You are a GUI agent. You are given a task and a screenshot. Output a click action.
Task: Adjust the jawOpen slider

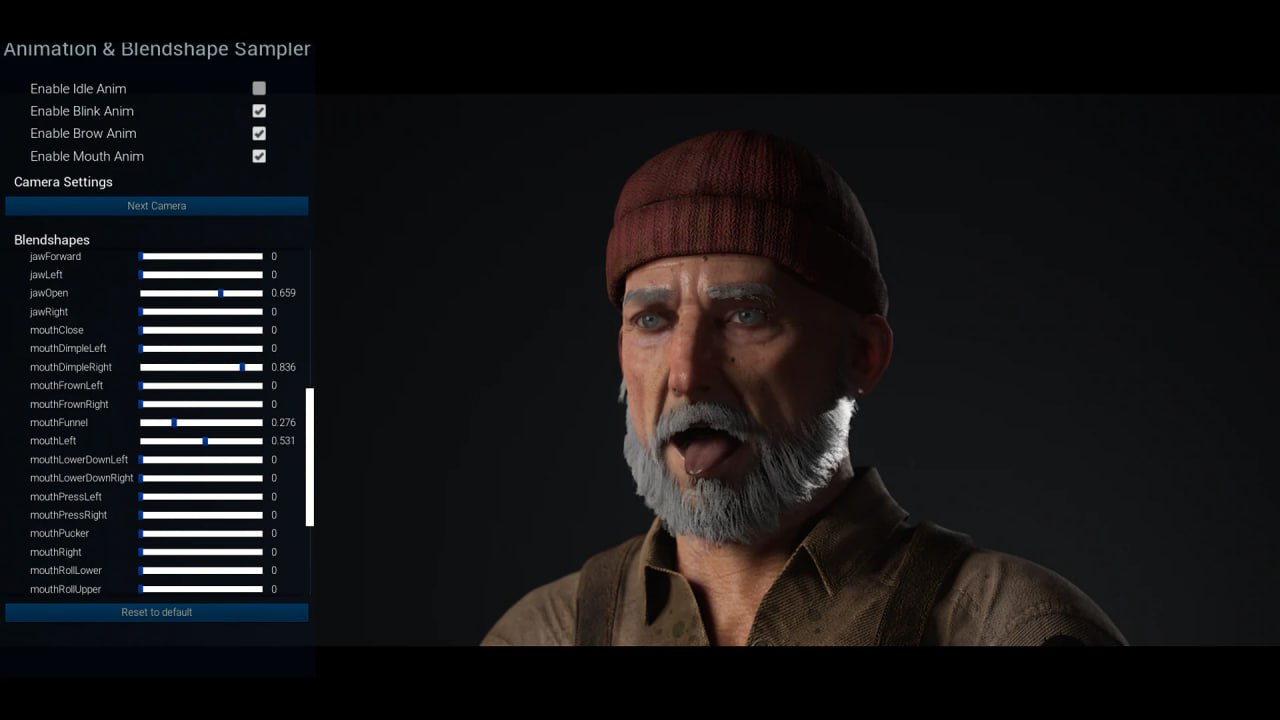pyautogui.click(x=219, y=293)
